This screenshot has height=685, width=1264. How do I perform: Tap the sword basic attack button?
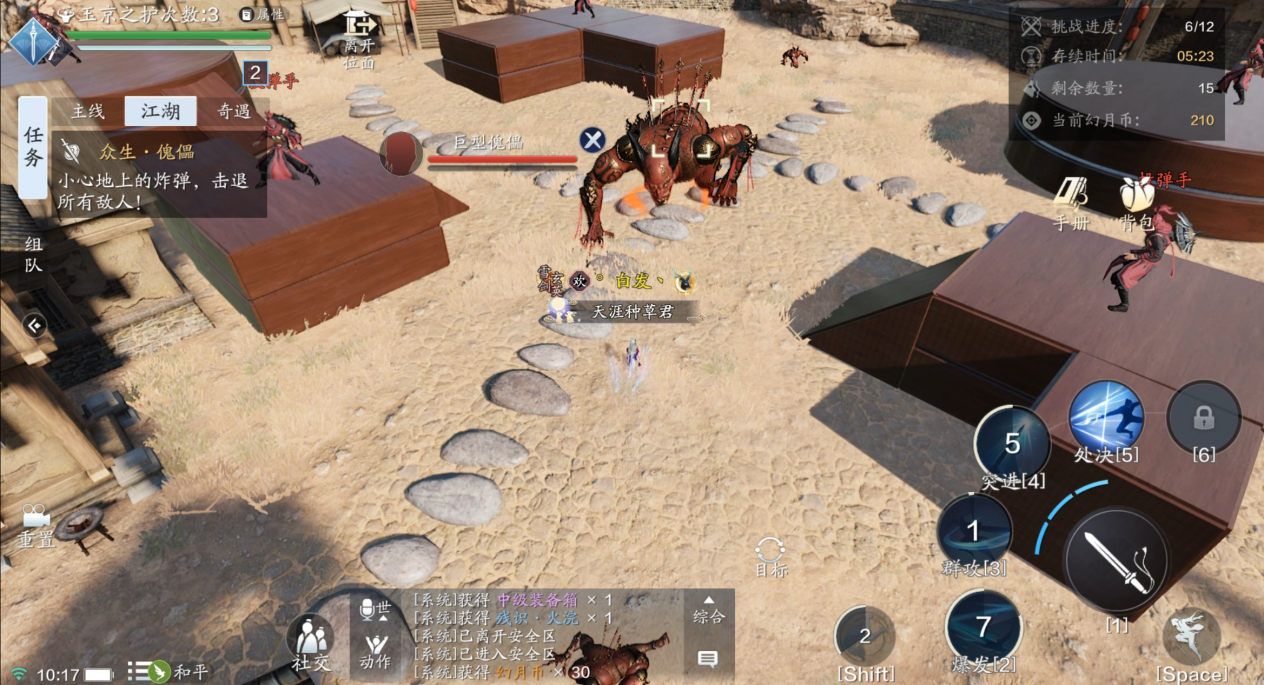[x=1115, y=560]
